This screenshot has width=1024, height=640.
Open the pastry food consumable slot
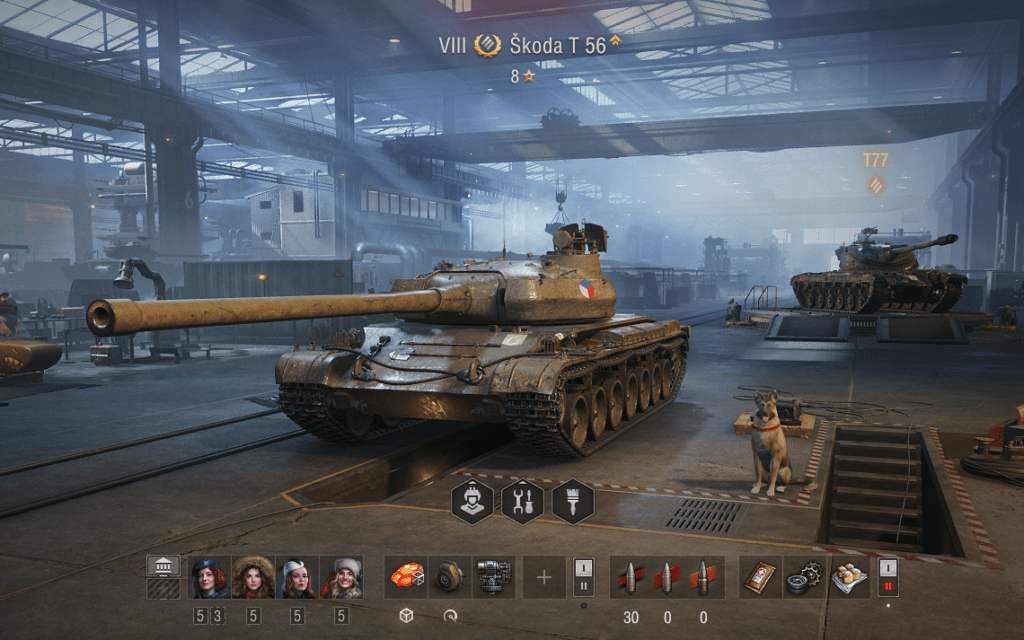click(849, 577)
